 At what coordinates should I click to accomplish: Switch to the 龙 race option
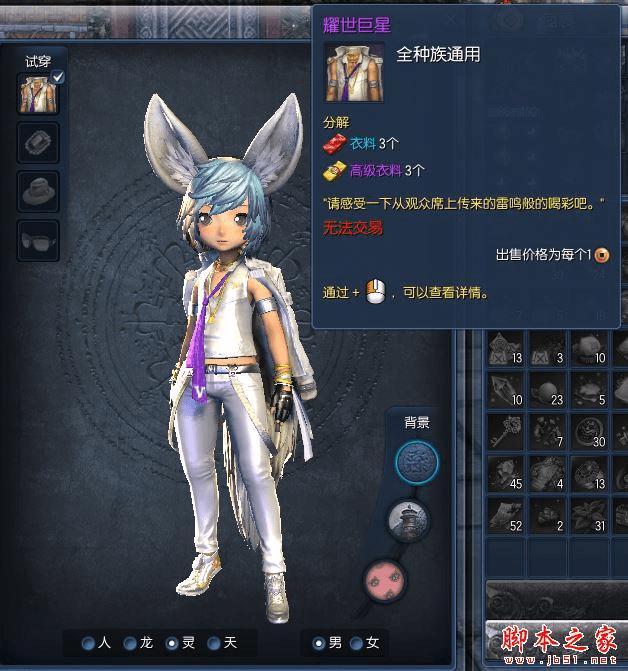tap(131, 643)
